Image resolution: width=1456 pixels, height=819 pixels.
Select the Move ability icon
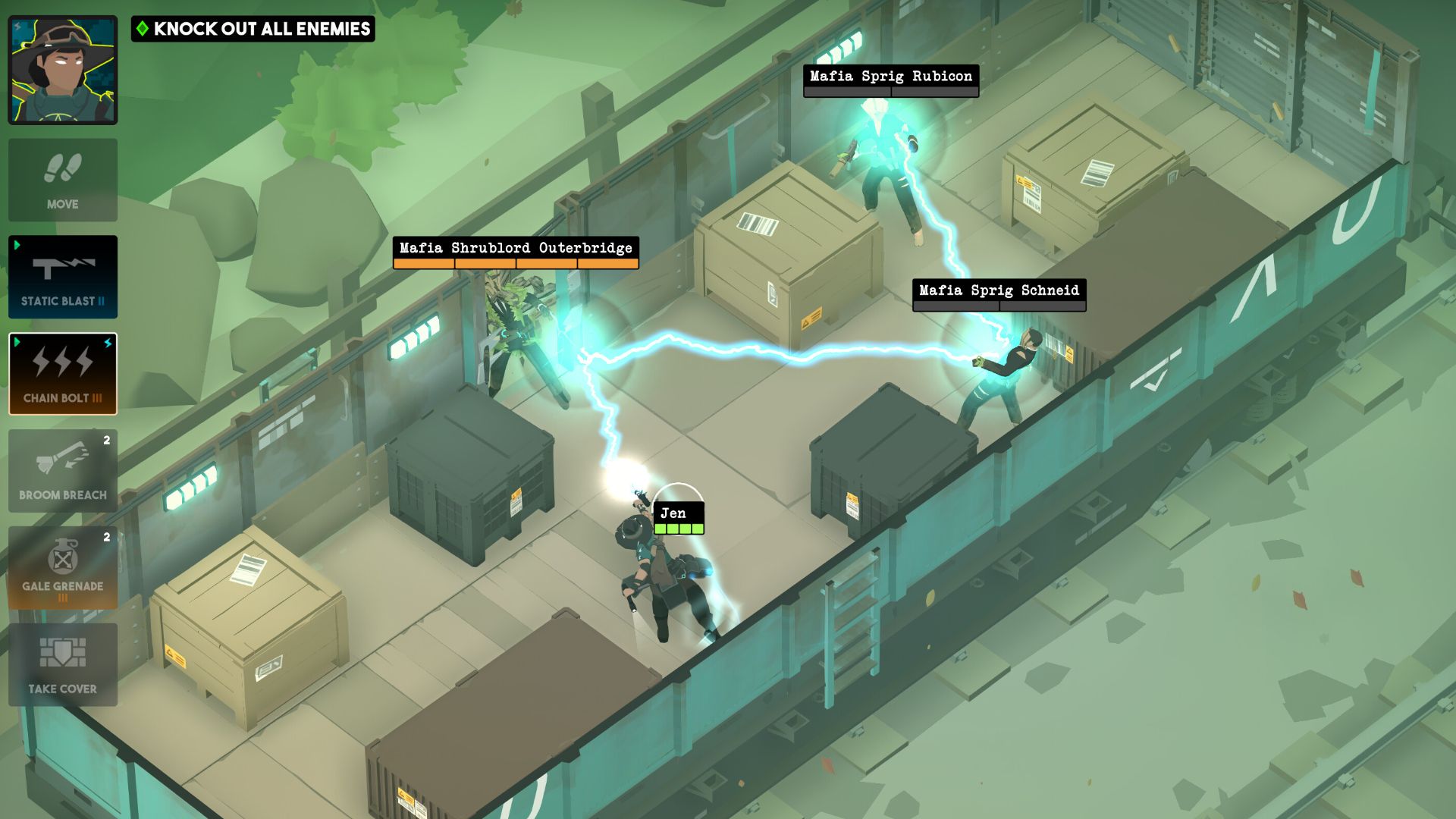point(63,180)
